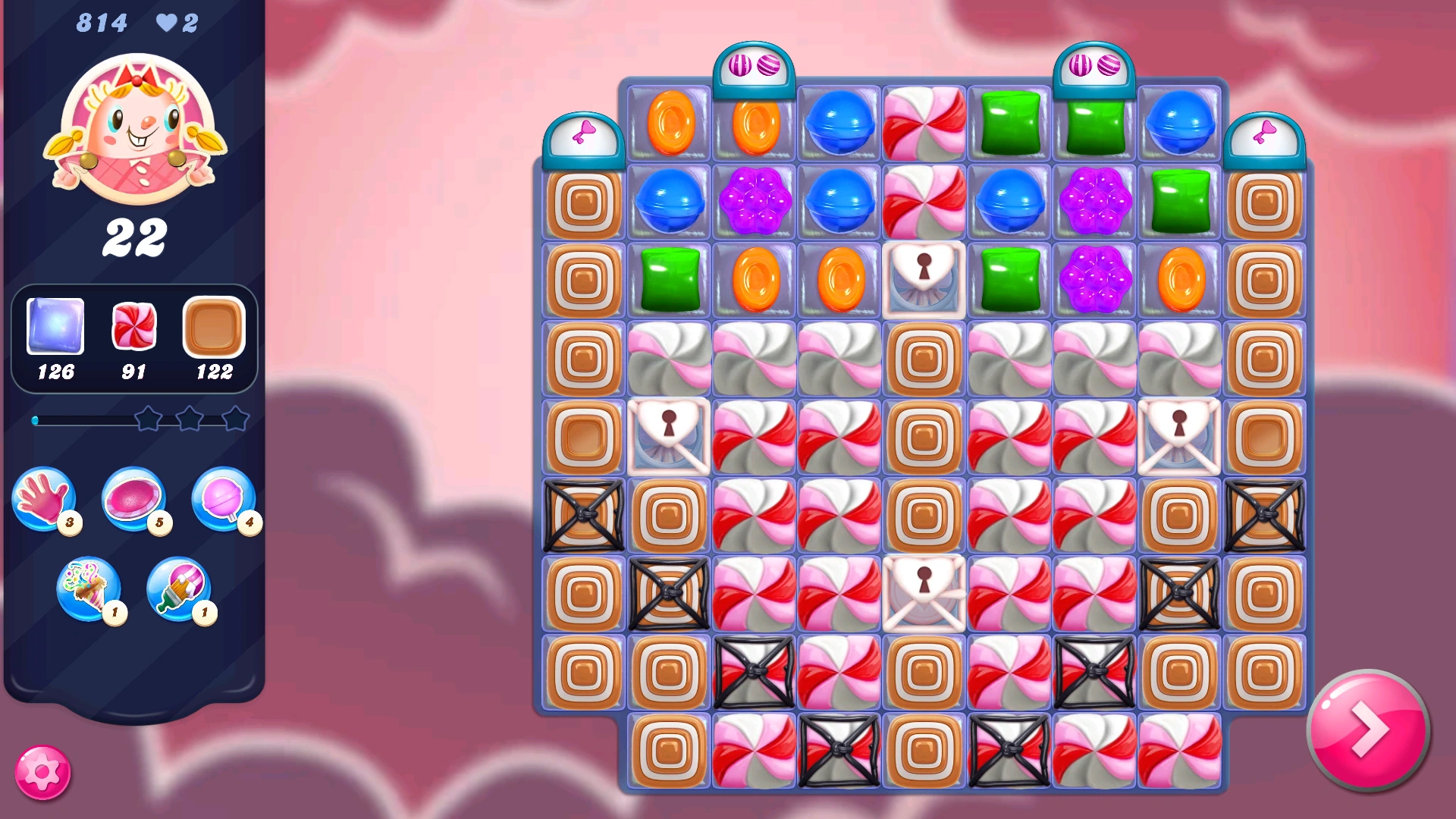View the ice block objective showing 126
This screenshot has height=819, width=1456.
(55, 337)
